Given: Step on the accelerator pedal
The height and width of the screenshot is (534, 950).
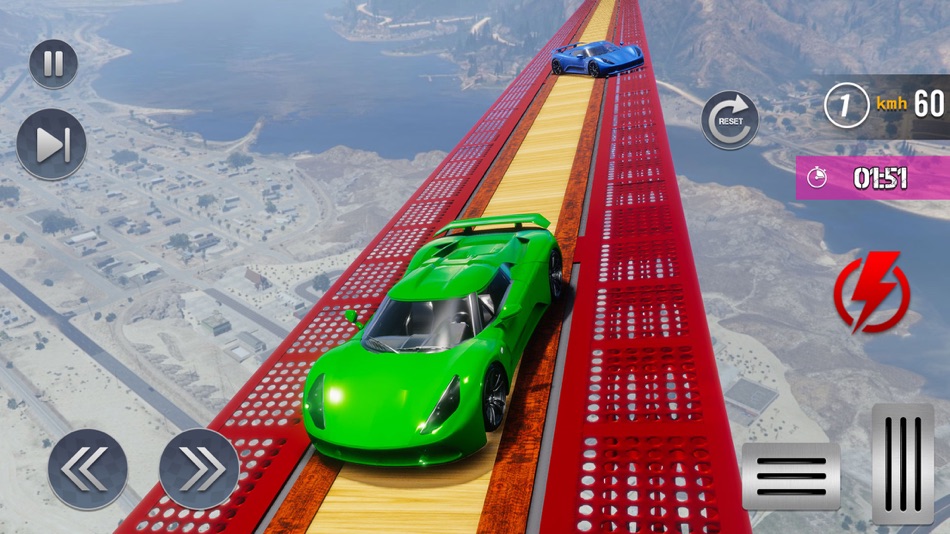Looking at the screenshot, I should tap(902, 463).
